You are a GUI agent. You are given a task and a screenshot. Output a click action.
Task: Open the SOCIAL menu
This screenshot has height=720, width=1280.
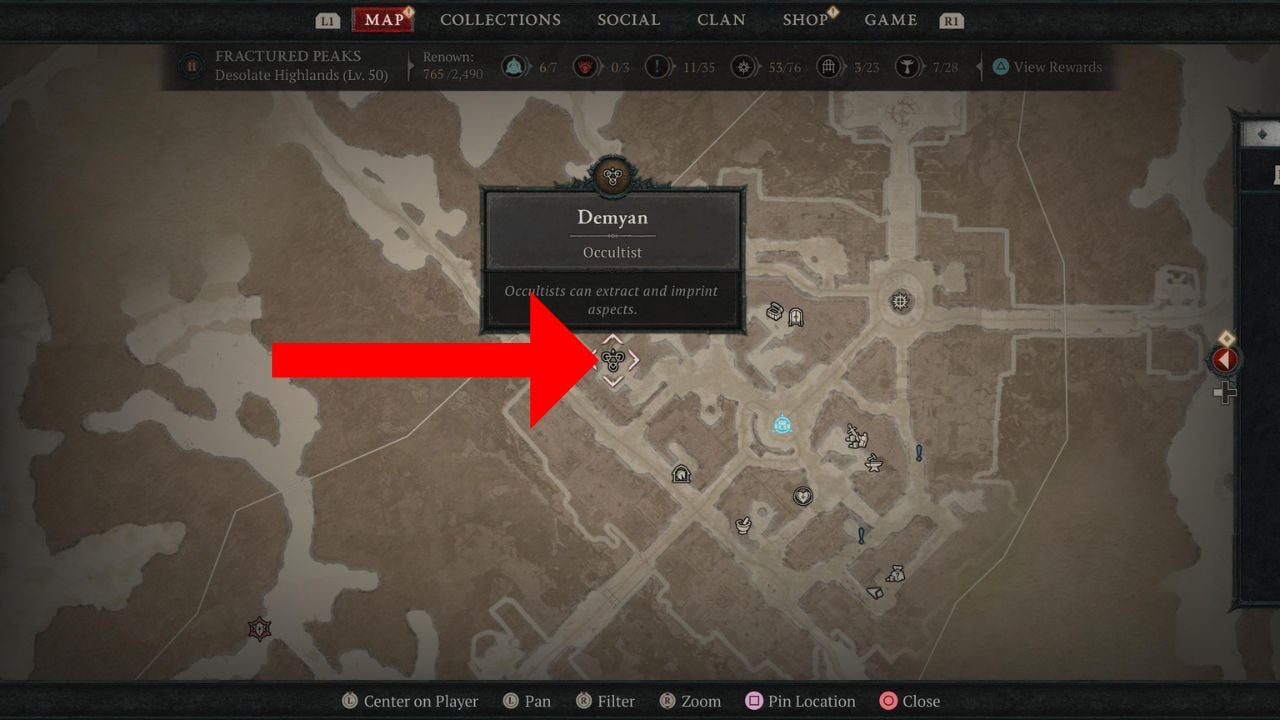[x=628, y=19]
